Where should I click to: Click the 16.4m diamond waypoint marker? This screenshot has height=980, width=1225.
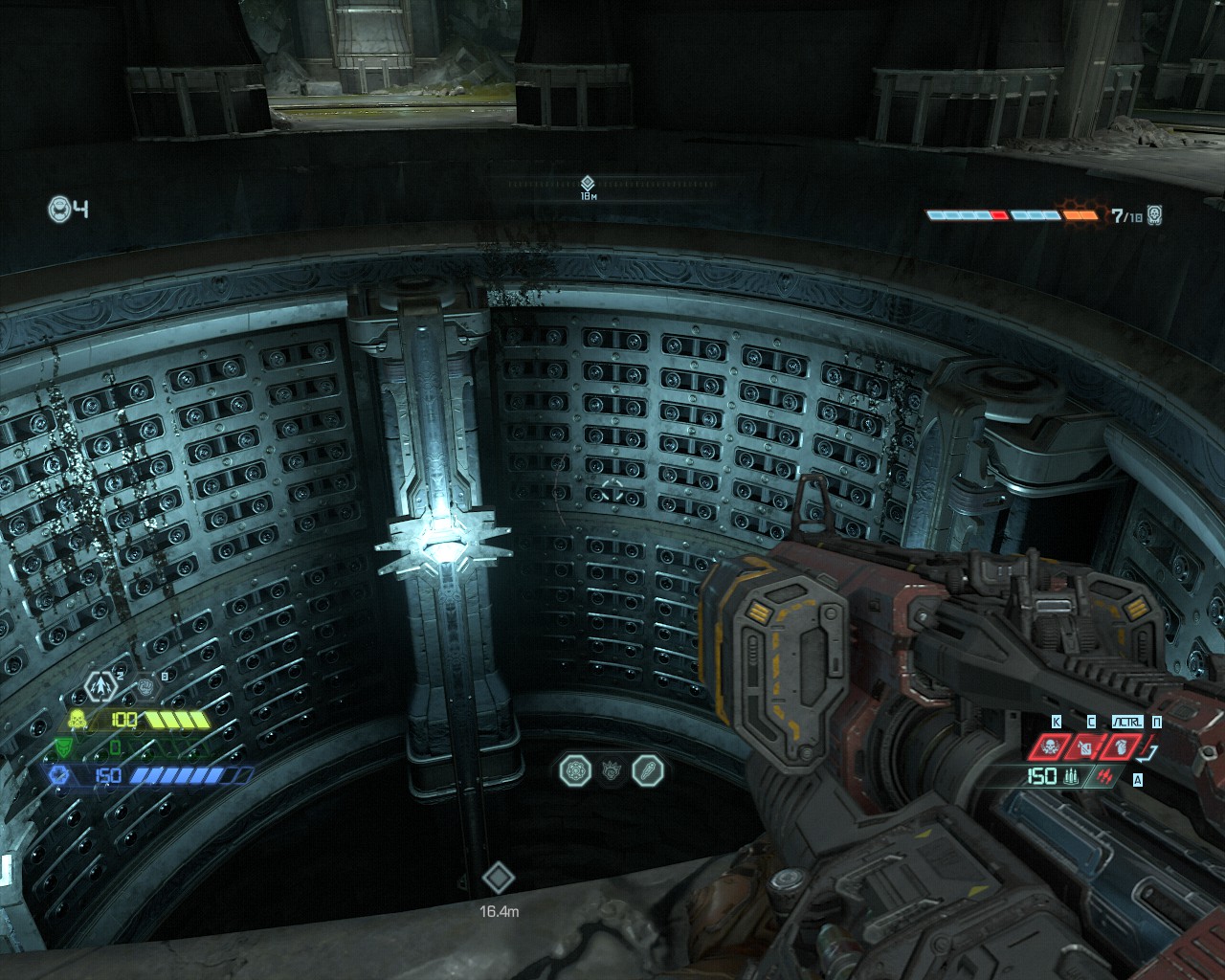click(498, 878)
